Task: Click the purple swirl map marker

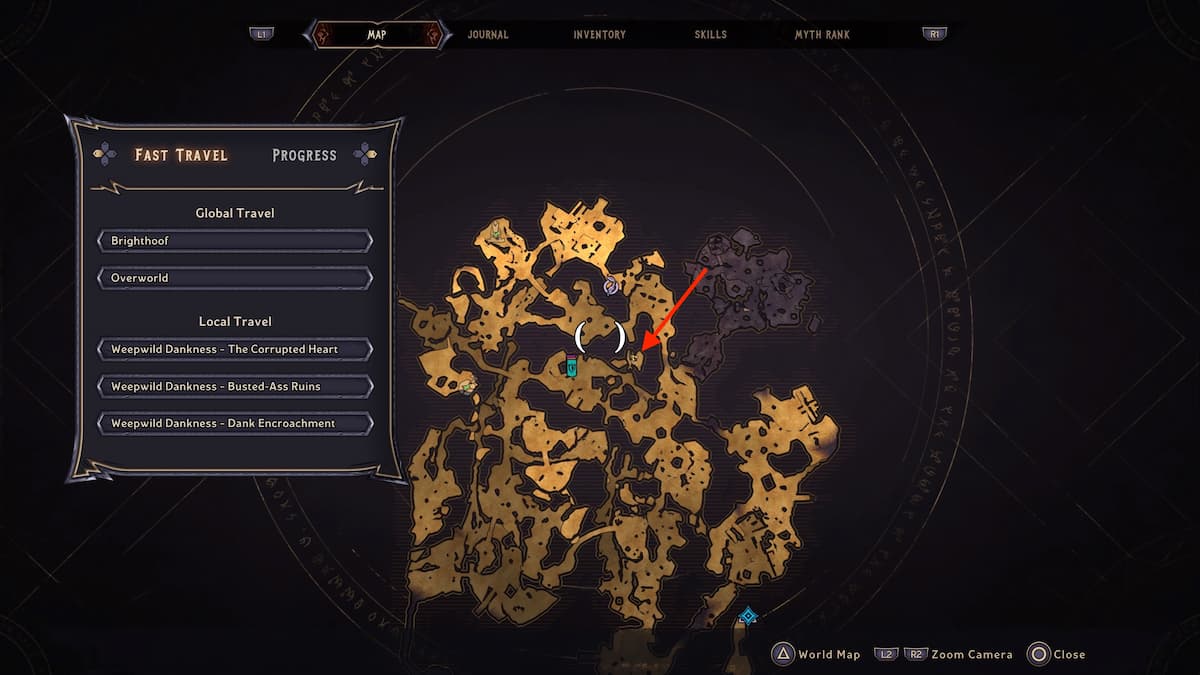Action: point(611,286)
